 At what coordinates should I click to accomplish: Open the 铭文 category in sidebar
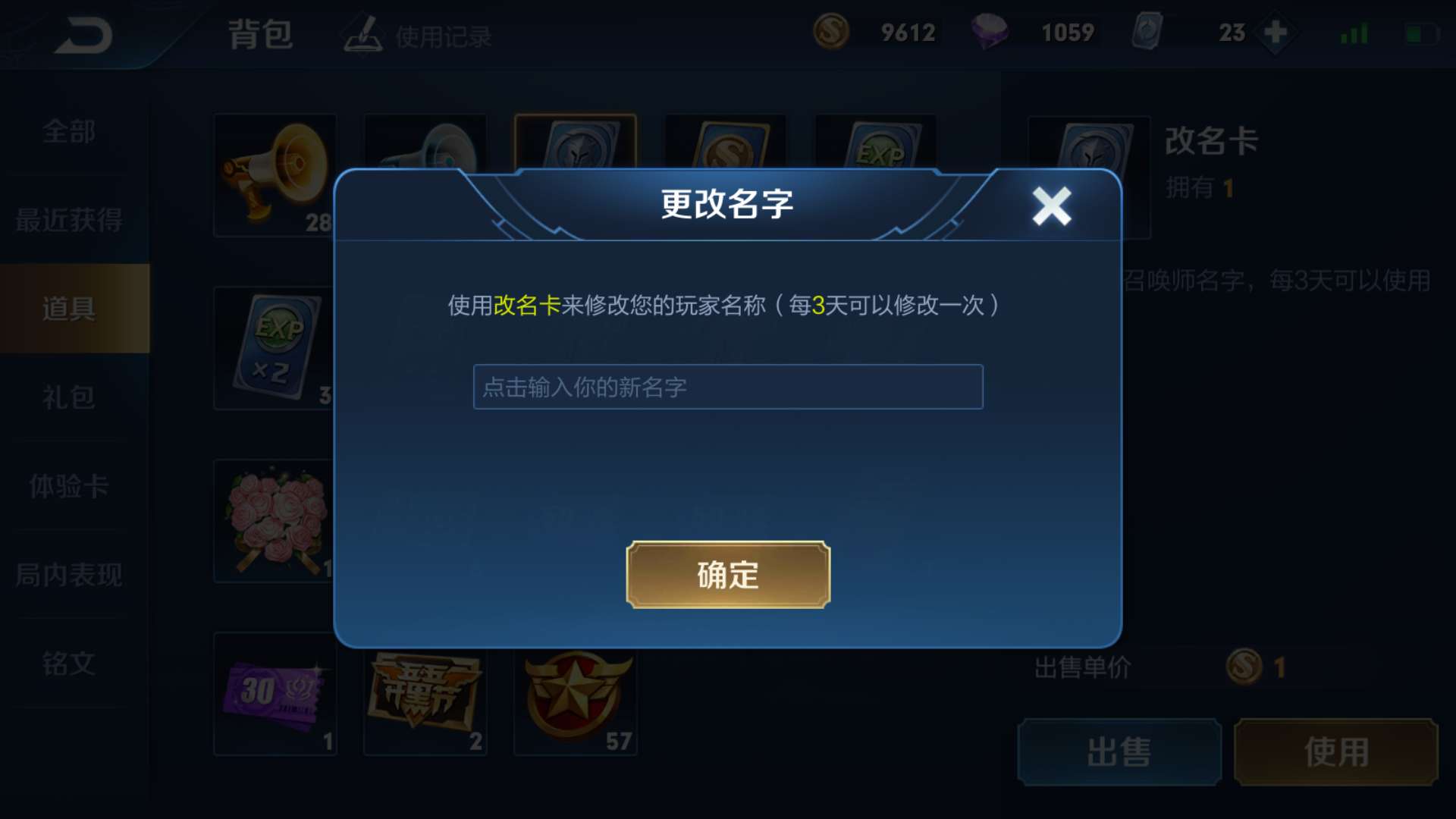pyautogui.click(x=68, y=665)
